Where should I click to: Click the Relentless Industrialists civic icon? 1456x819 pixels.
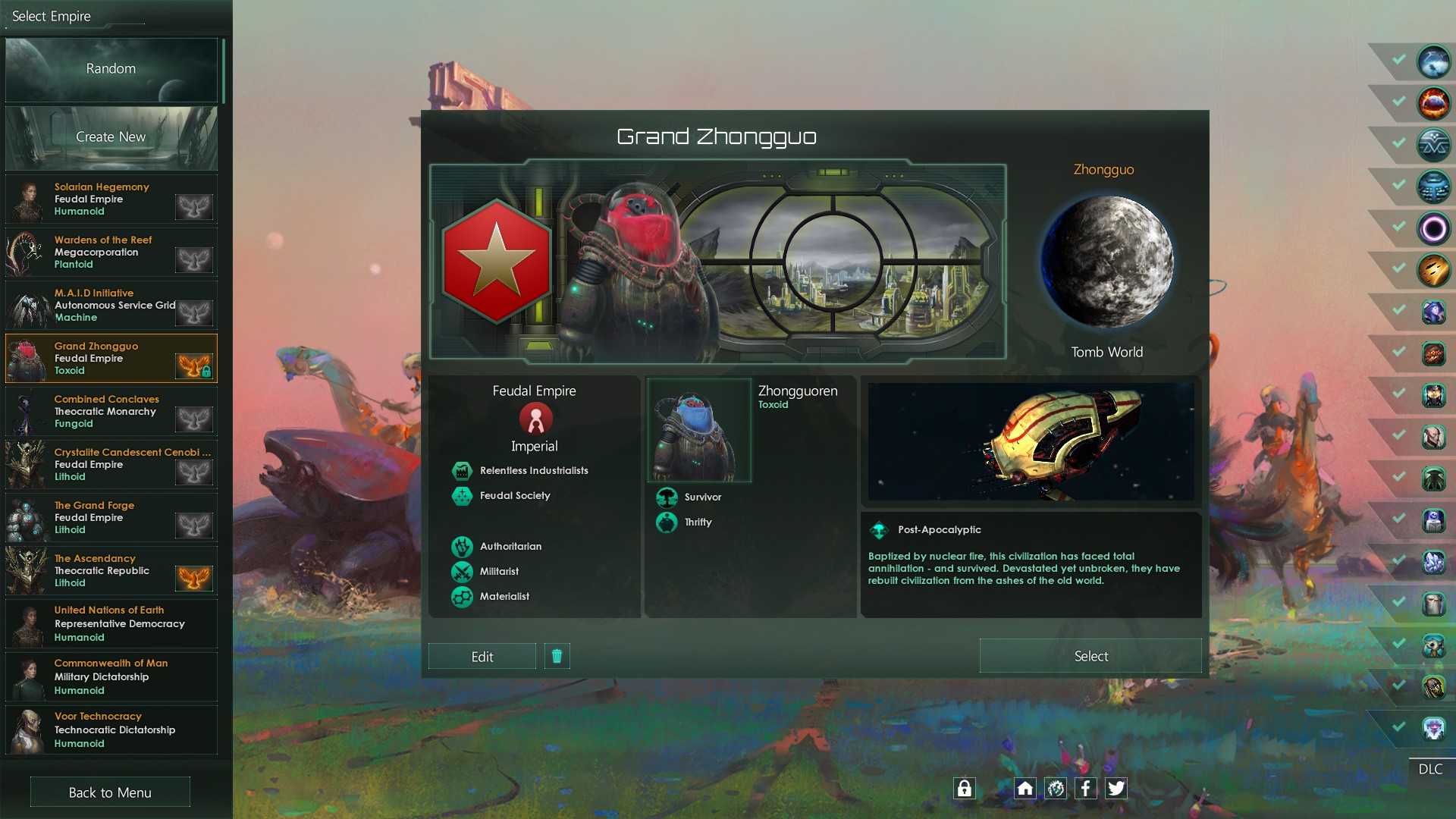click(462, 470)
